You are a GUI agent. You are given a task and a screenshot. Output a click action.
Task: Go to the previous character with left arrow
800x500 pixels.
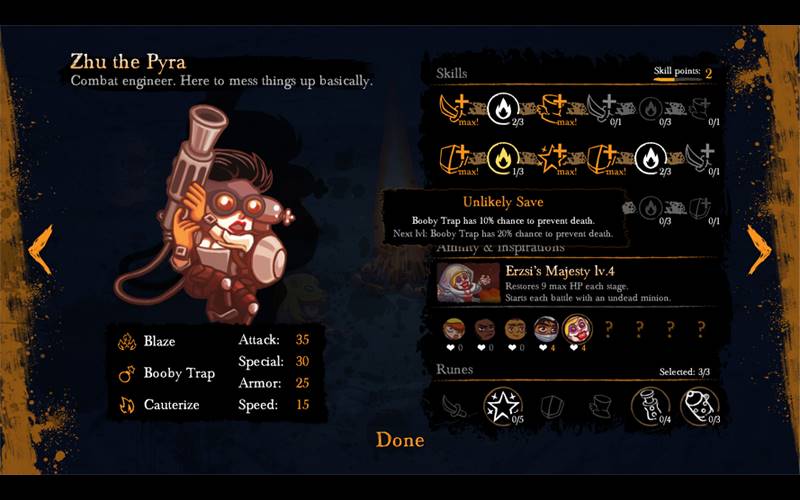coord(40,249)
